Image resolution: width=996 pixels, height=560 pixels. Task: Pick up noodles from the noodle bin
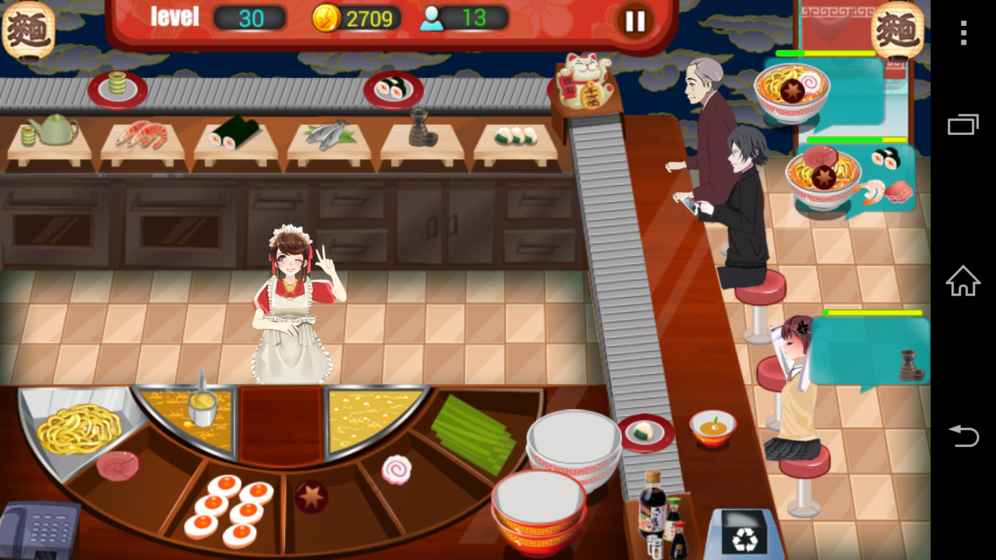77,428
